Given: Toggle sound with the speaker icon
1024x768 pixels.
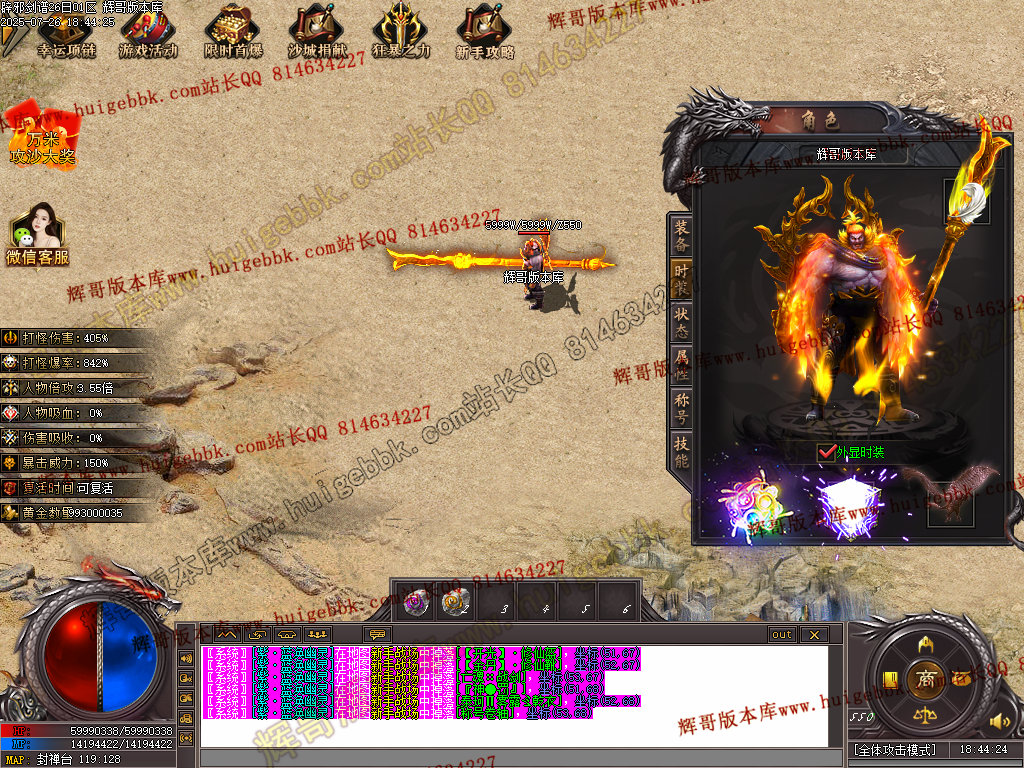Looking at the screenshot, I should pyautogui.click(x=997, y=720).
